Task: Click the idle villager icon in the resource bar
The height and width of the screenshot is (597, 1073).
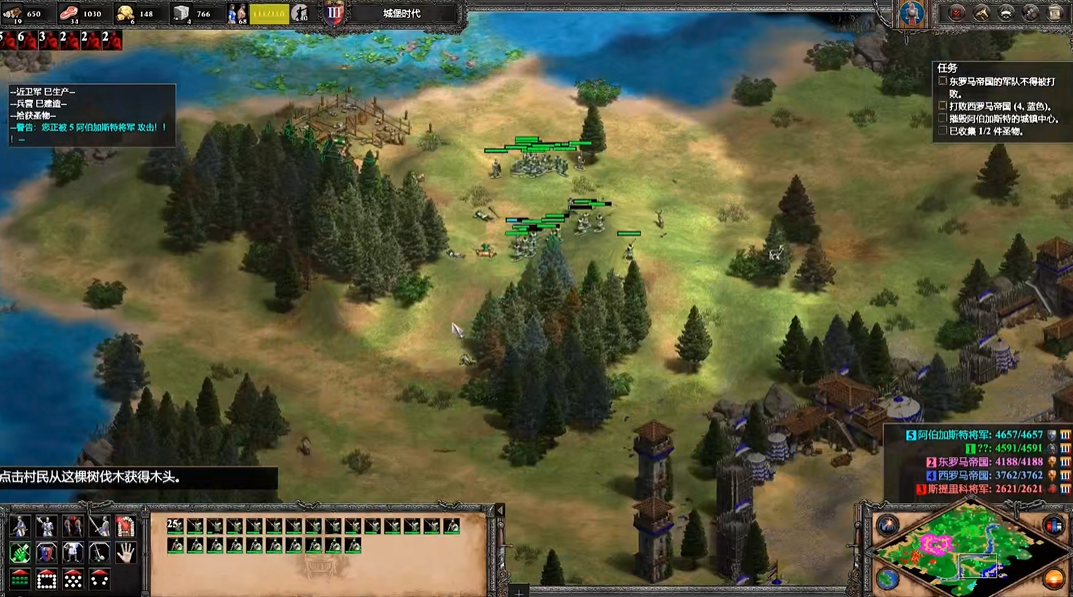Action: coord(299,13)
